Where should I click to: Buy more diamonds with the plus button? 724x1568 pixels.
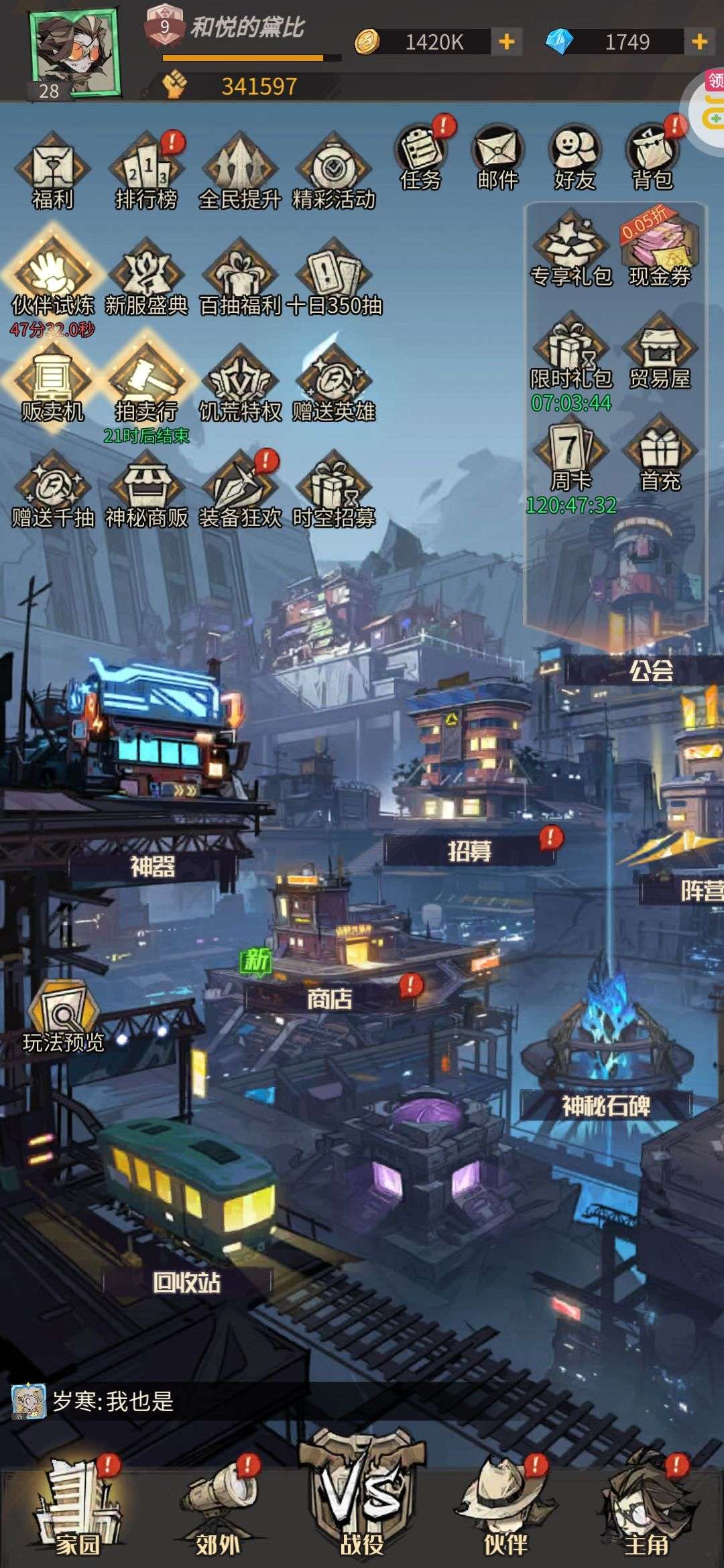699,42
